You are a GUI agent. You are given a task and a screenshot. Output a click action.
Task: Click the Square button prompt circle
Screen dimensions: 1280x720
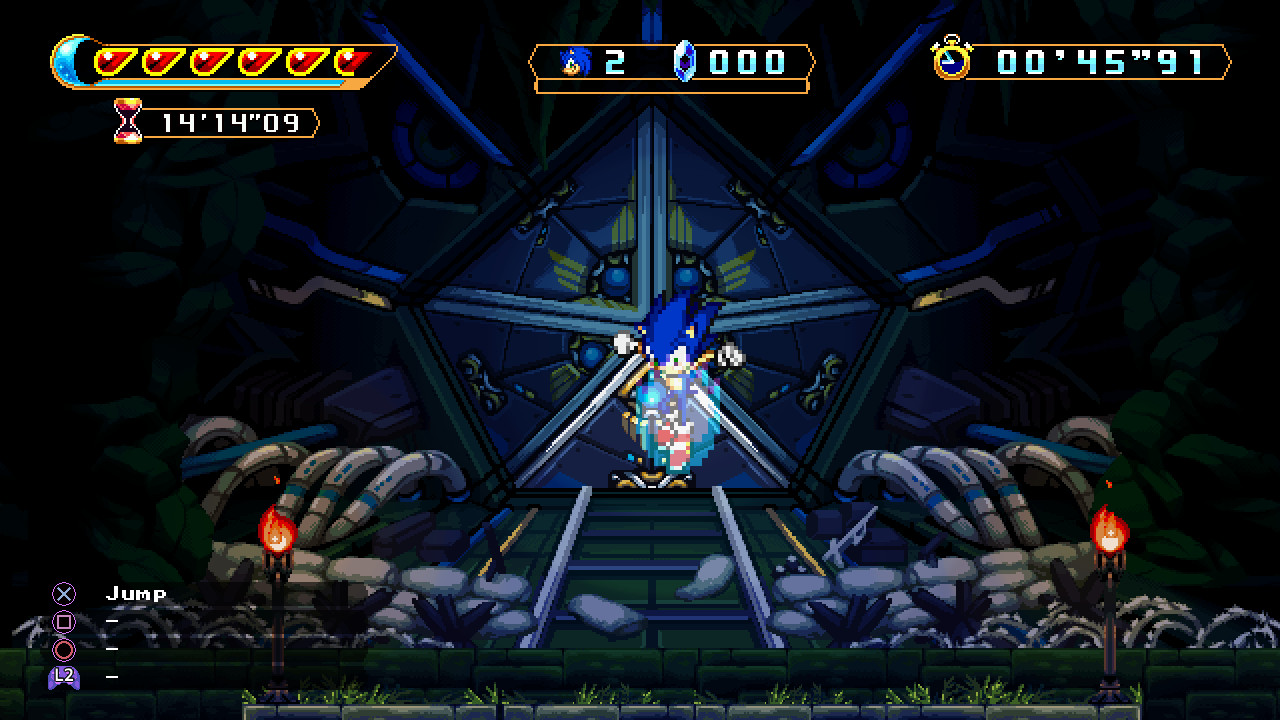tap(64, 621)
